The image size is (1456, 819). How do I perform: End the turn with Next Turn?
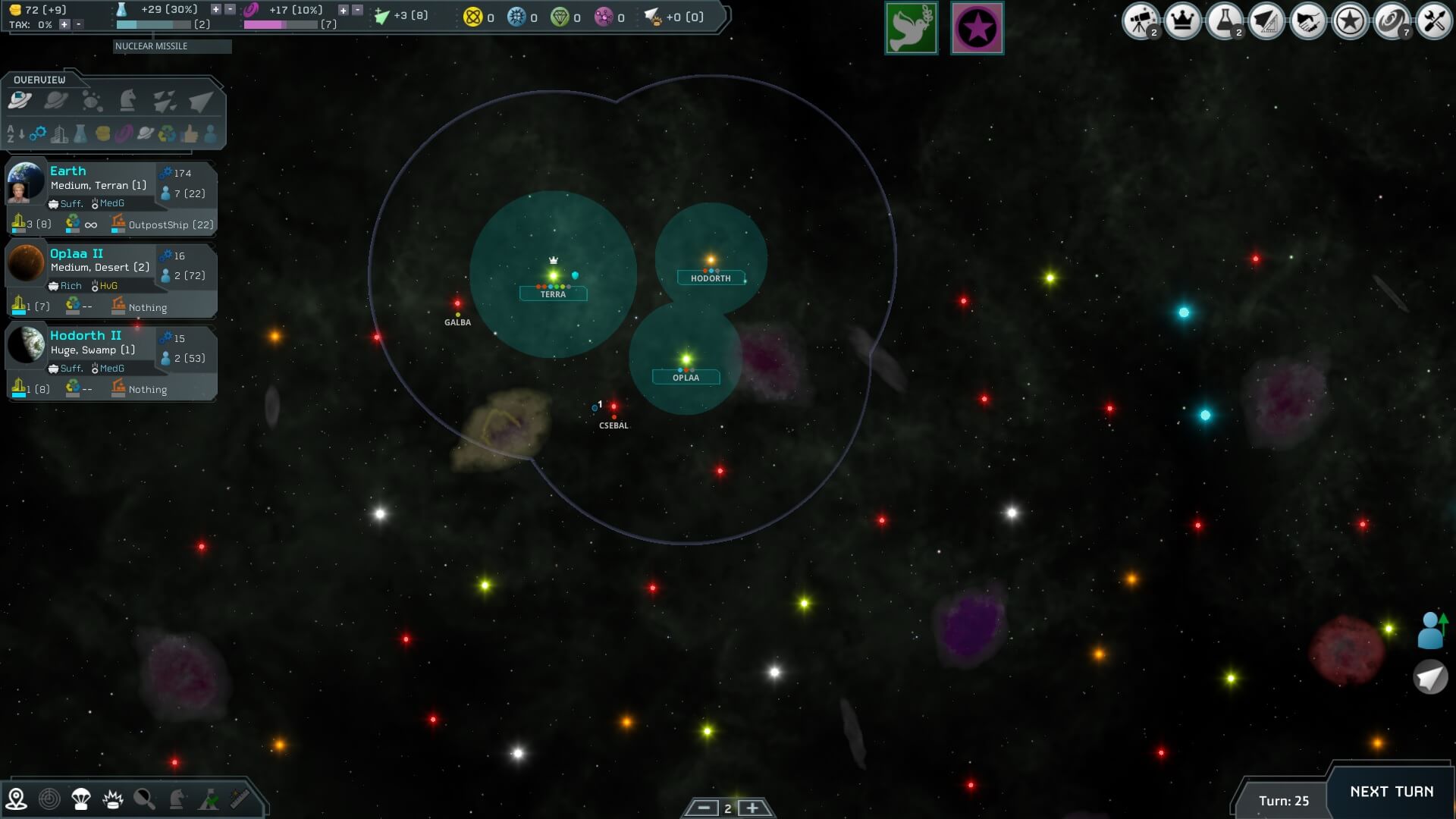click(x=1391, y=792)
